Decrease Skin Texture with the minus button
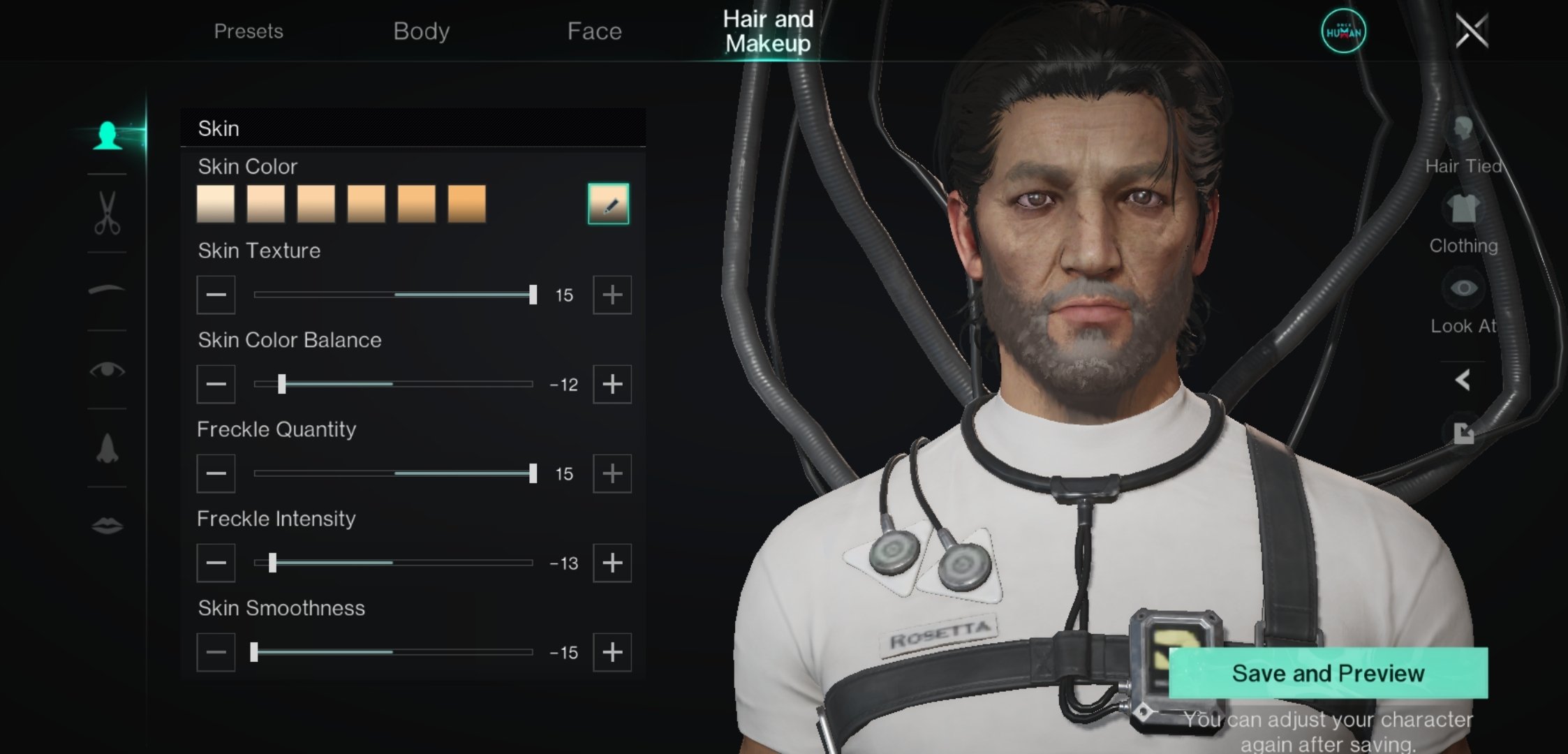The image size is (1568, 754). pyautogui.click(x=216, y=295)
